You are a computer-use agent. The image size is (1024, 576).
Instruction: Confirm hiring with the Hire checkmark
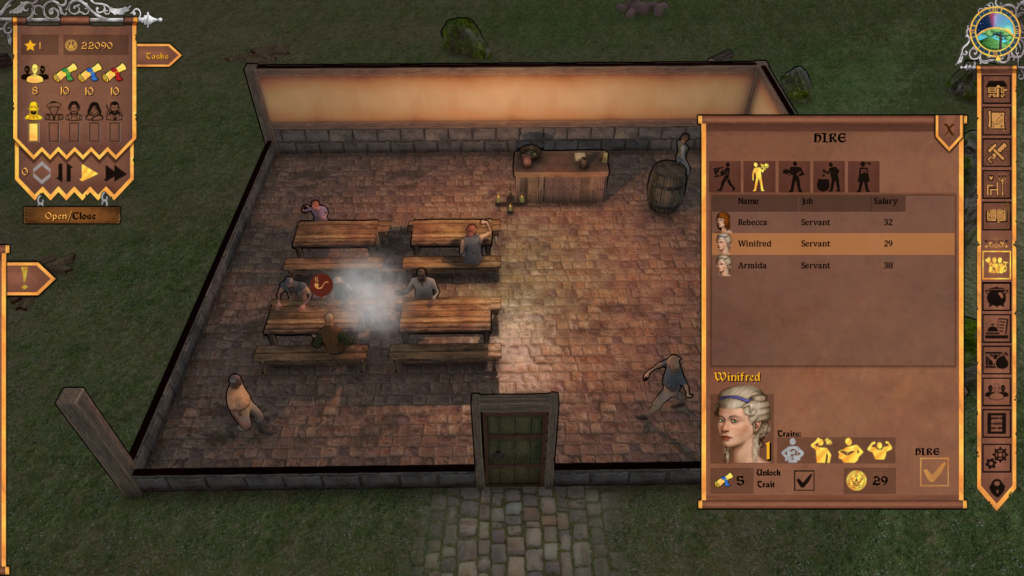click(x=933, y=473)
